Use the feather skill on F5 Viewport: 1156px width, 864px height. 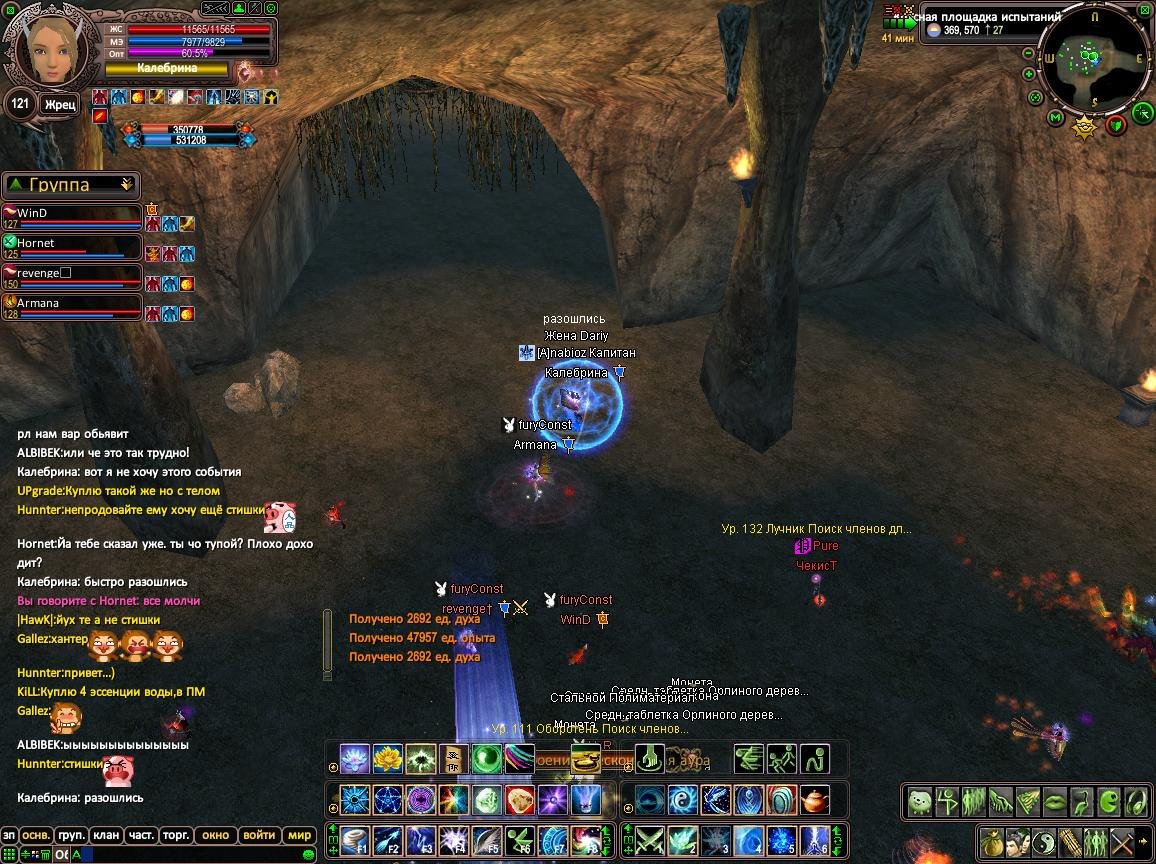coord(487,839)
